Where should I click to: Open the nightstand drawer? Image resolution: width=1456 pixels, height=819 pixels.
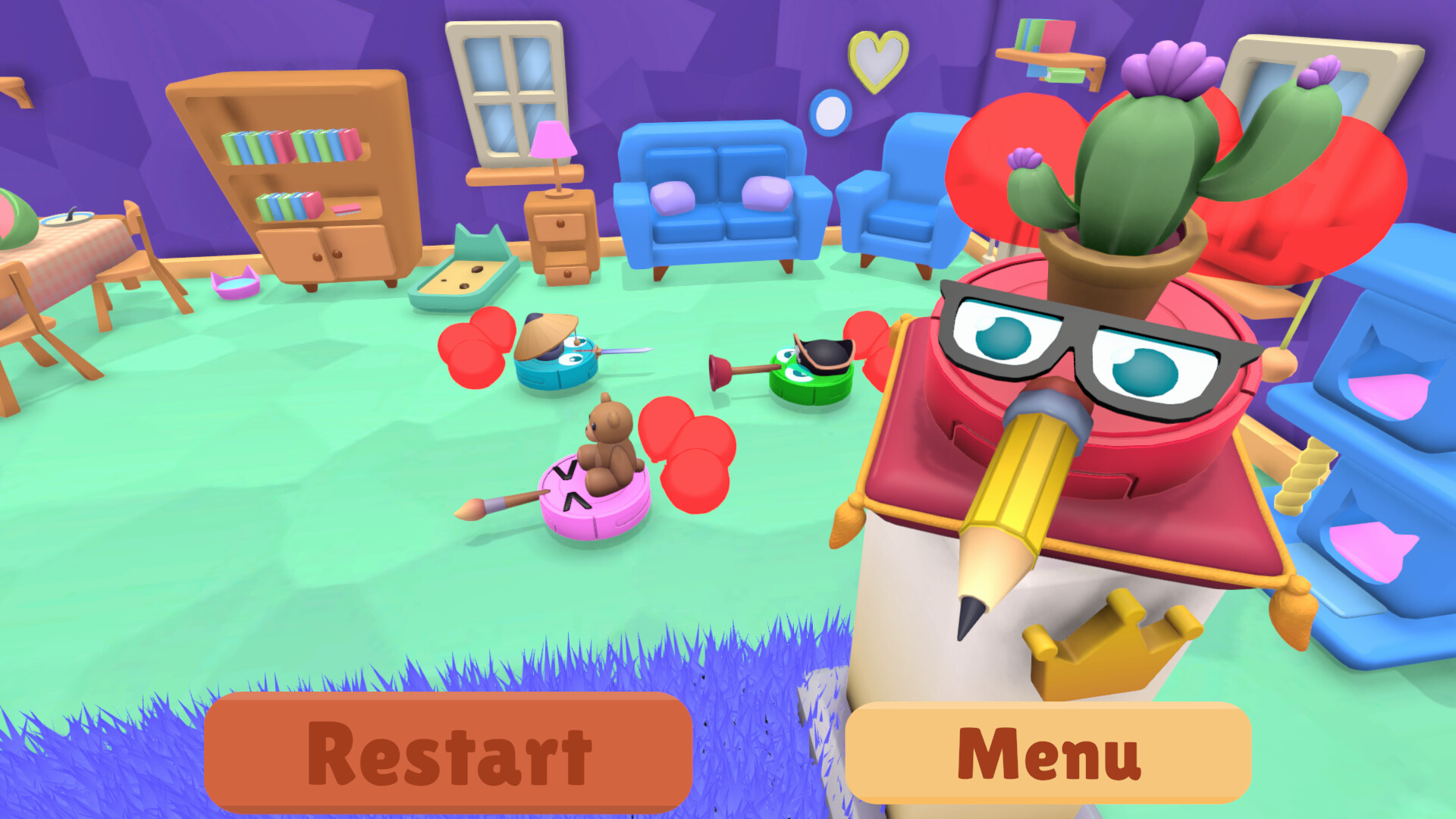559,227
